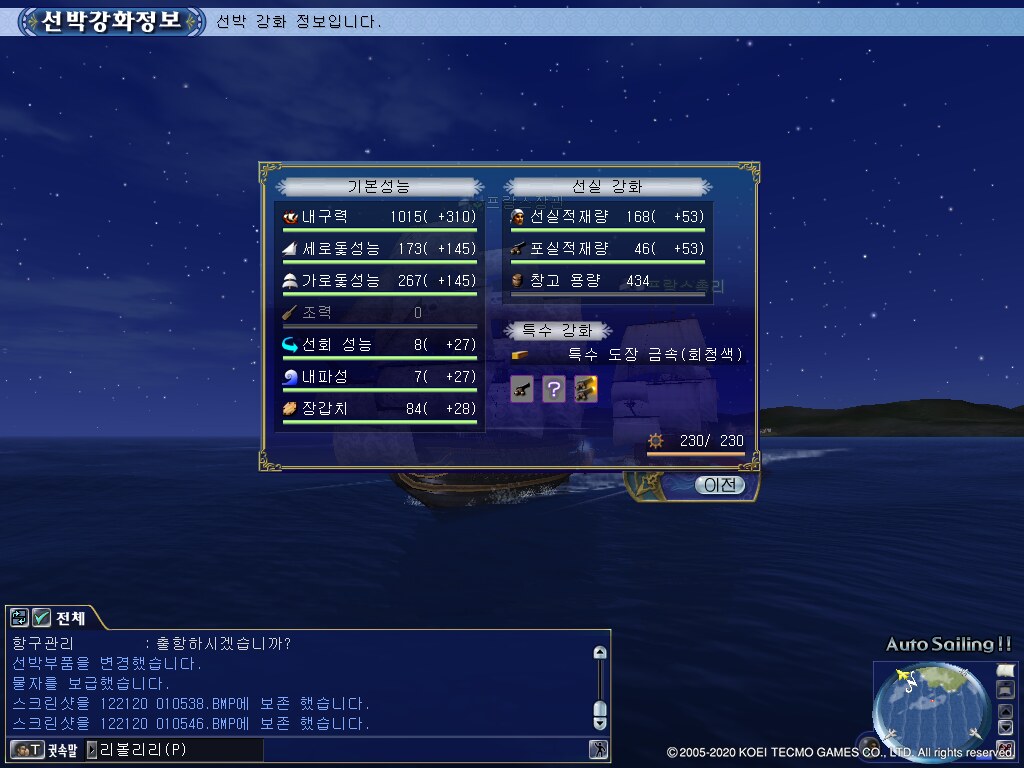The image size is (1024, 768).
Task: Click the emote figure icon in chat bar
Action: pyautogui.click(x=598, y=749)
